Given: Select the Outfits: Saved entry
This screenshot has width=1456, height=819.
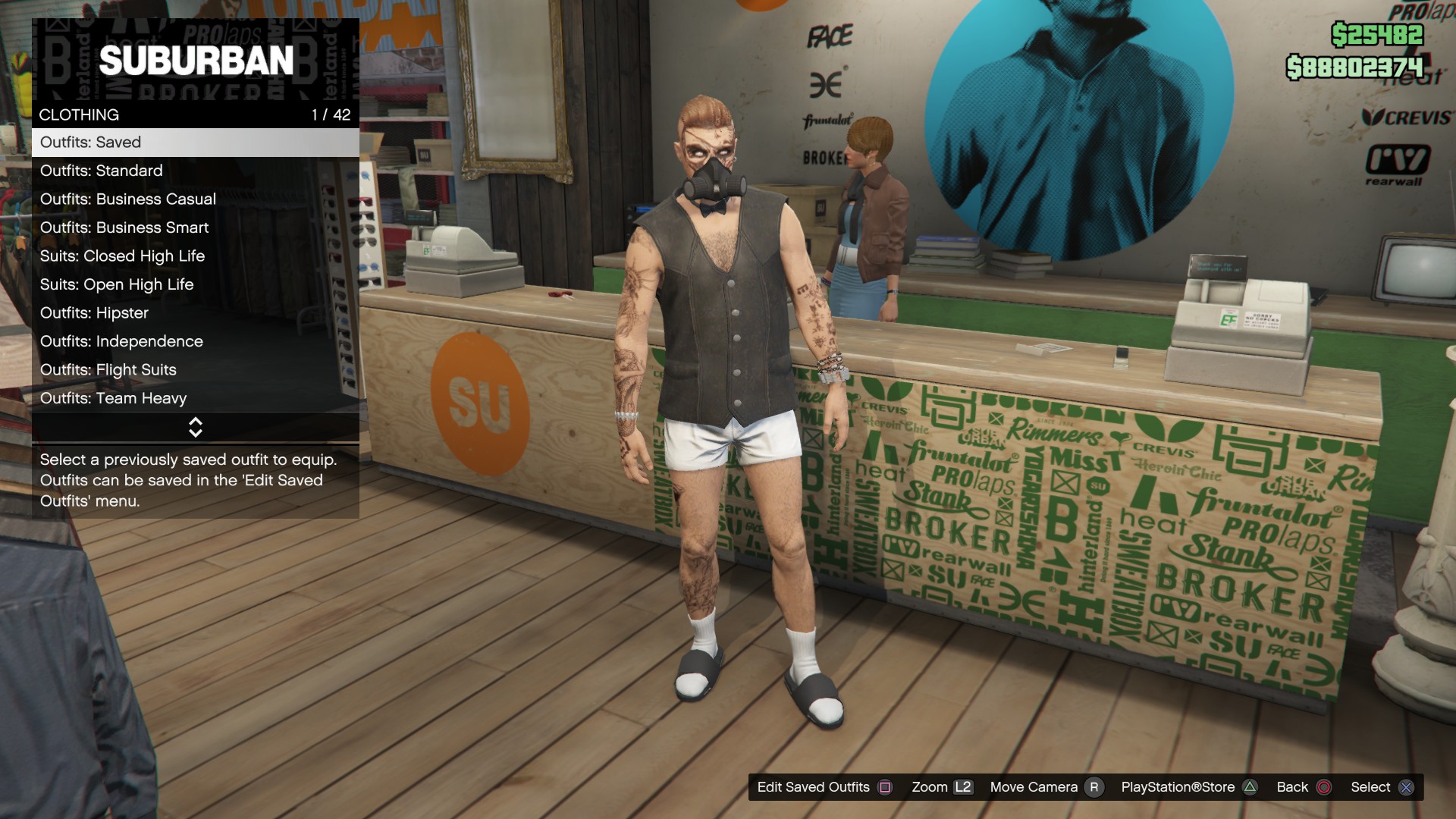Looking at the screenshot, I should (195, 143).
